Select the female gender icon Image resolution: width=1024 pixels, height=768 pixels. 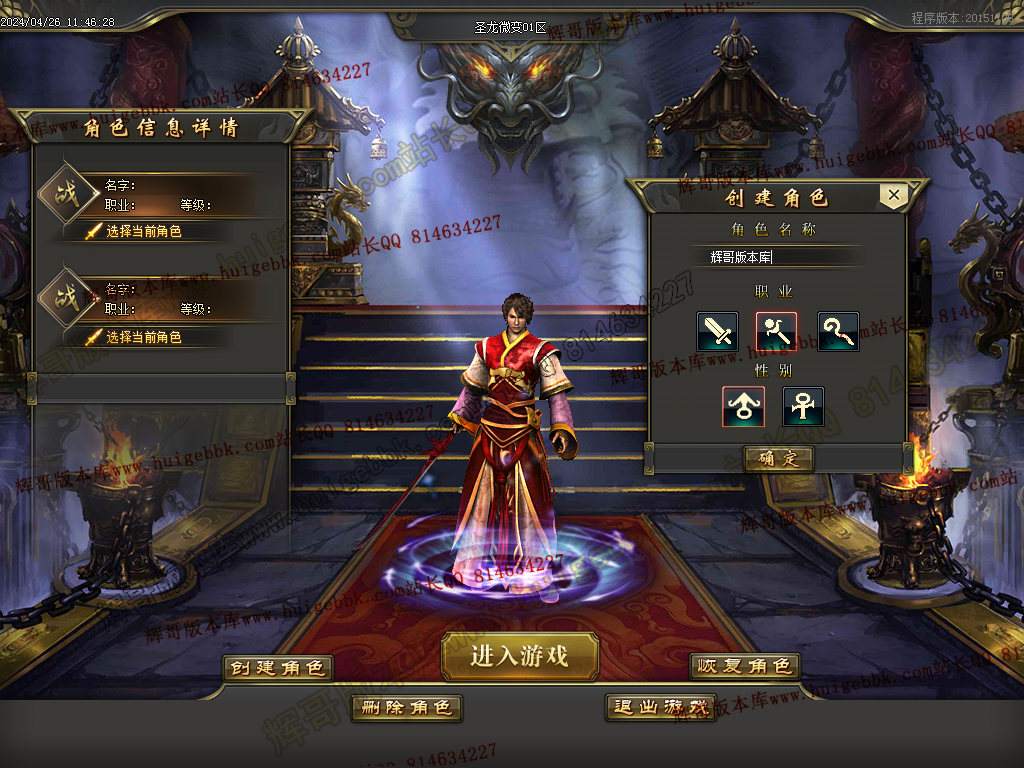click(803, 407)
